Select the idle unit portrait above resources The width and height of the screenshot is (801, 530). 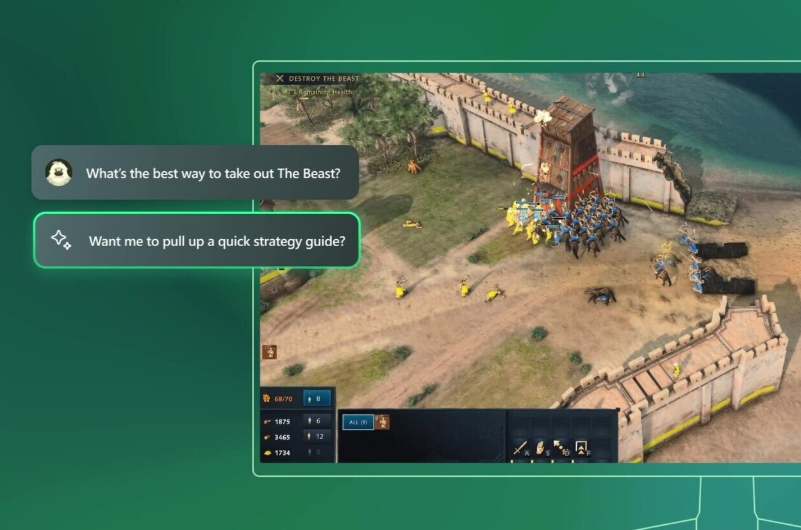tap(269, 352)
